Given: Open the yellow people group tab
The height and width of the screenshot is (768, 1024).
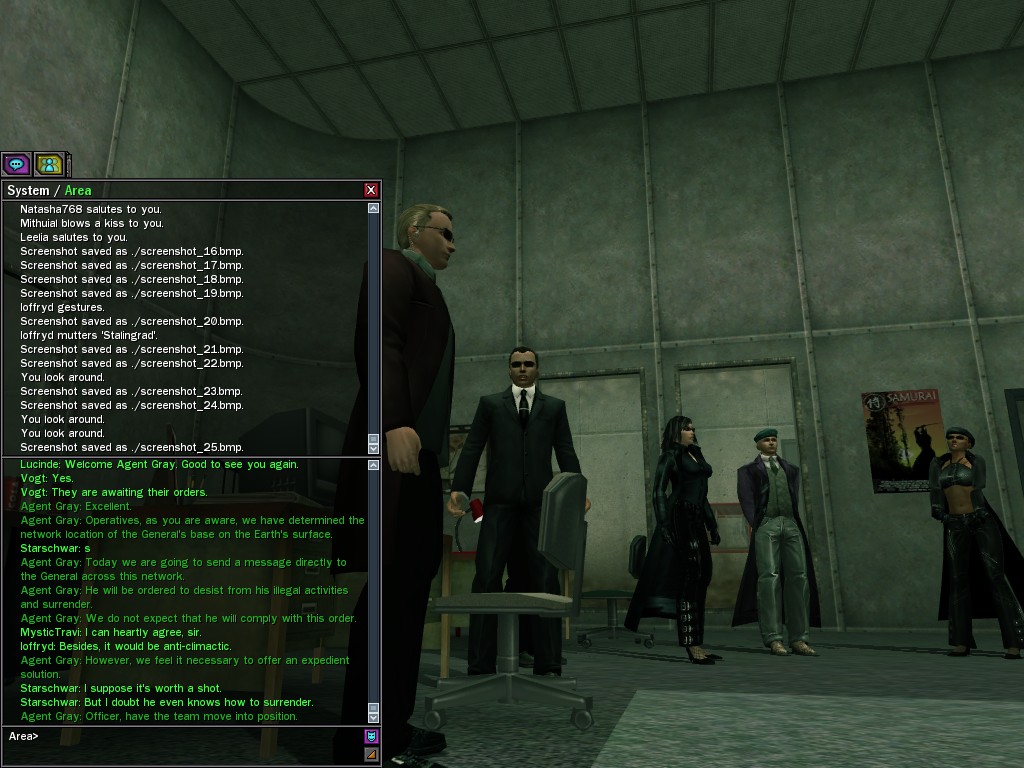Looking at the screenshot, I should pos(49,164).
